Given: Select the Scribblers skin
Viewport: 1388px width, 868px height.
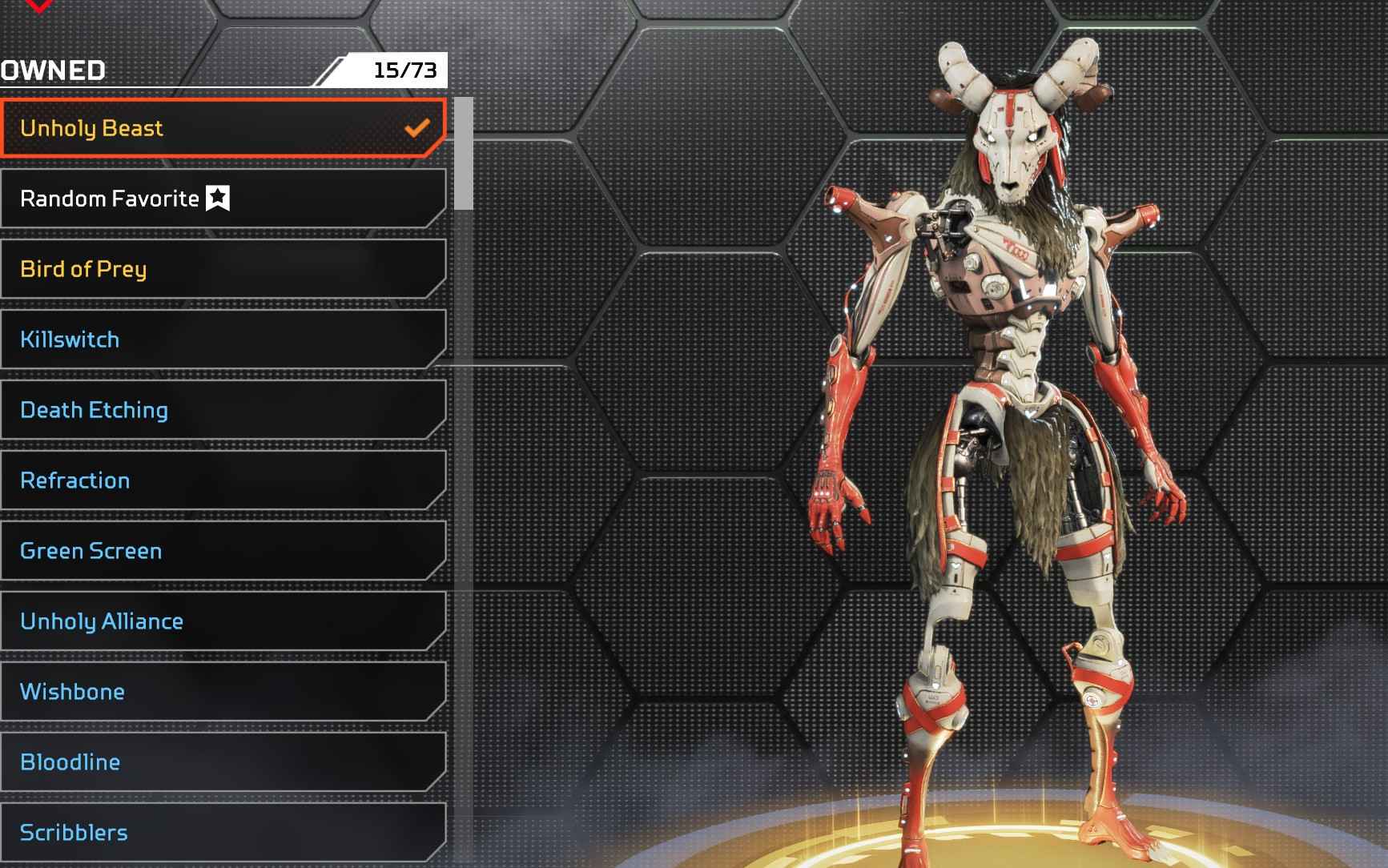Looking at the screenshot, I should point(223,833).
